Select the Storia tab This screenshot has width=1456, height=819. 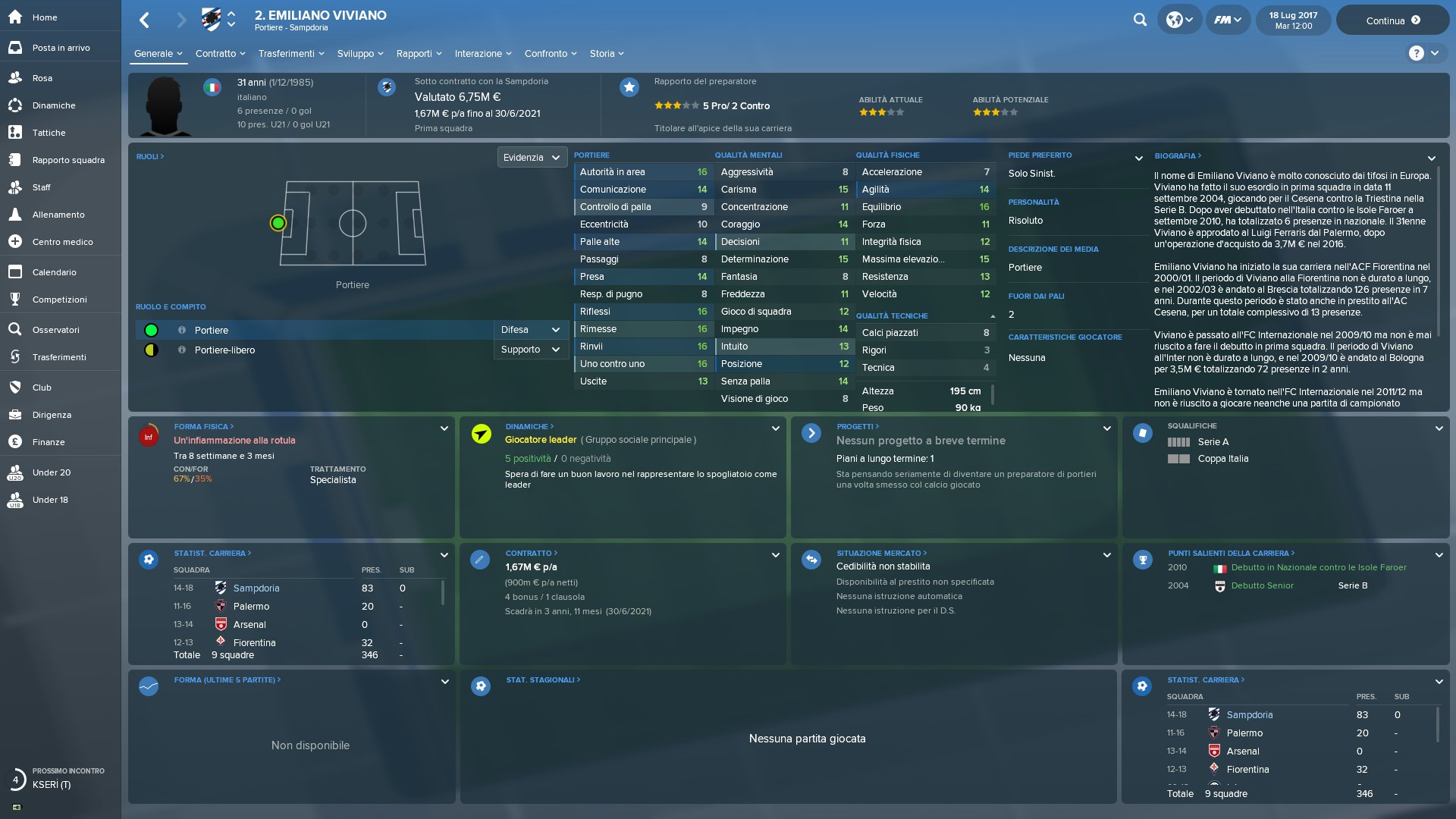click(607, 54)
